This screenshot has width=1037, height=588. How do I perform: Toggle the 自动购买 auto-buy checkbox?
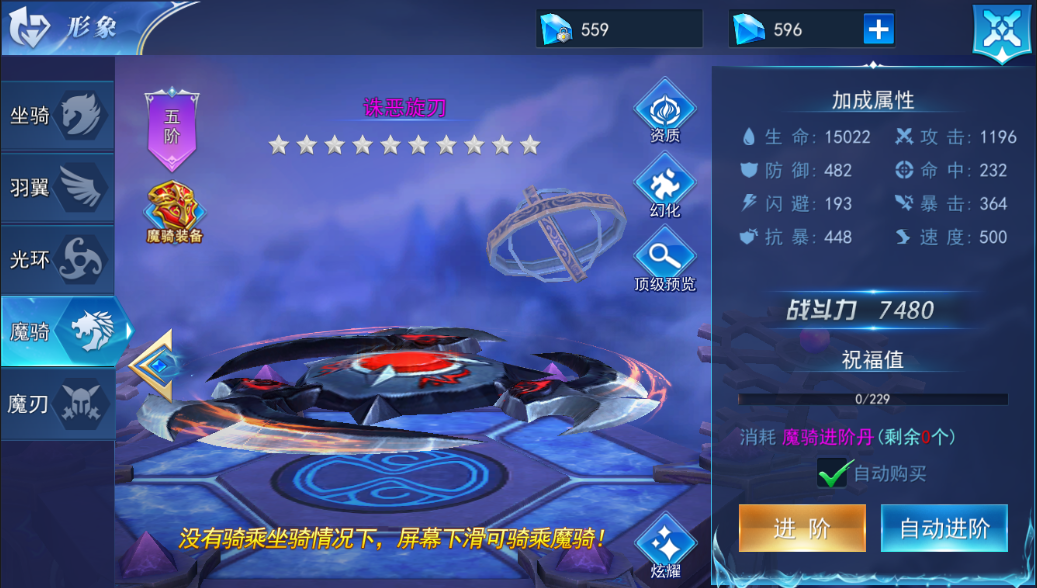point(833,473)
